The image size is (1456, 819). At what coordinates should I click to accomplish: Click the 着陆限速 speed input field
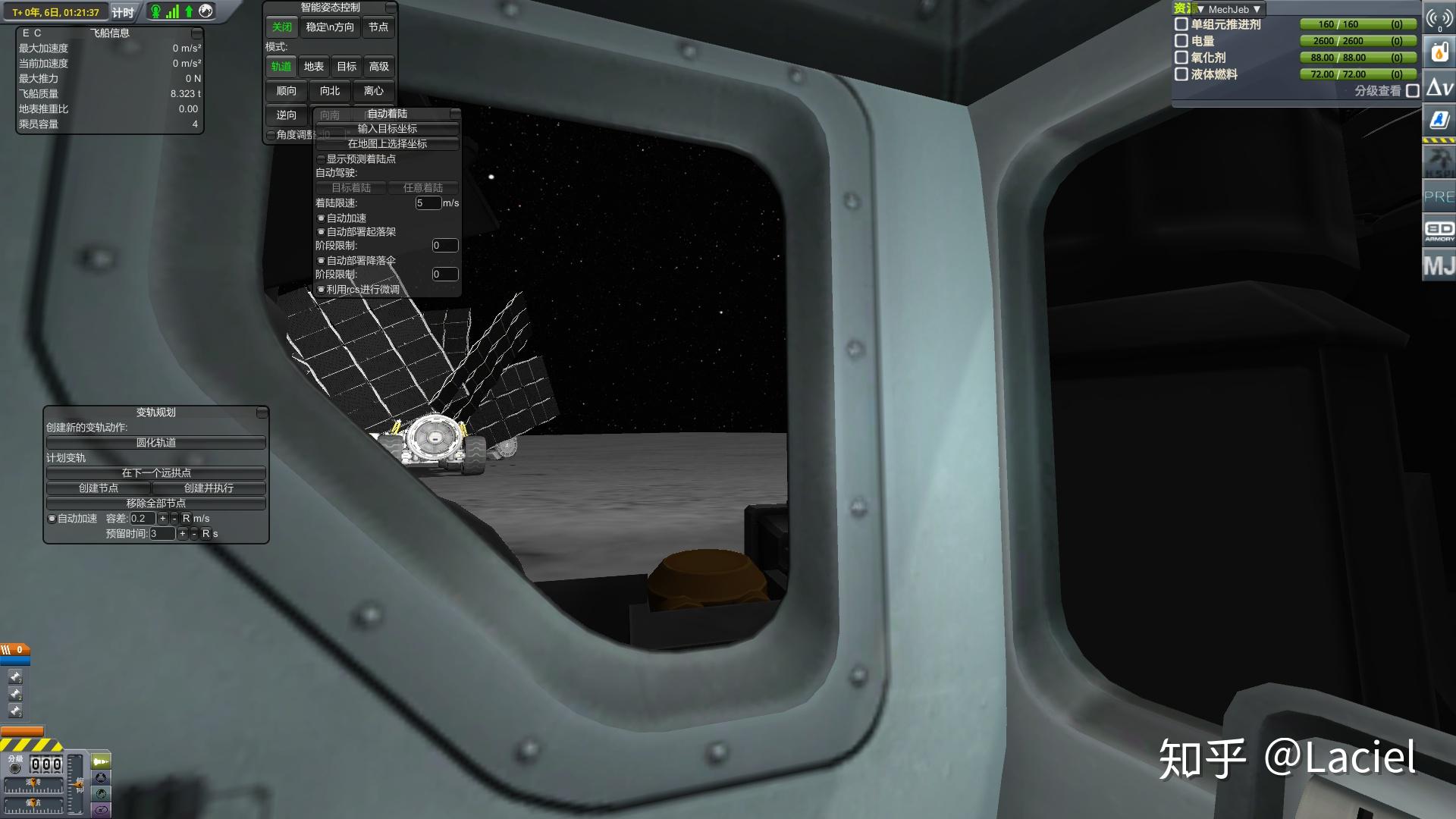(x=428, y=203)
